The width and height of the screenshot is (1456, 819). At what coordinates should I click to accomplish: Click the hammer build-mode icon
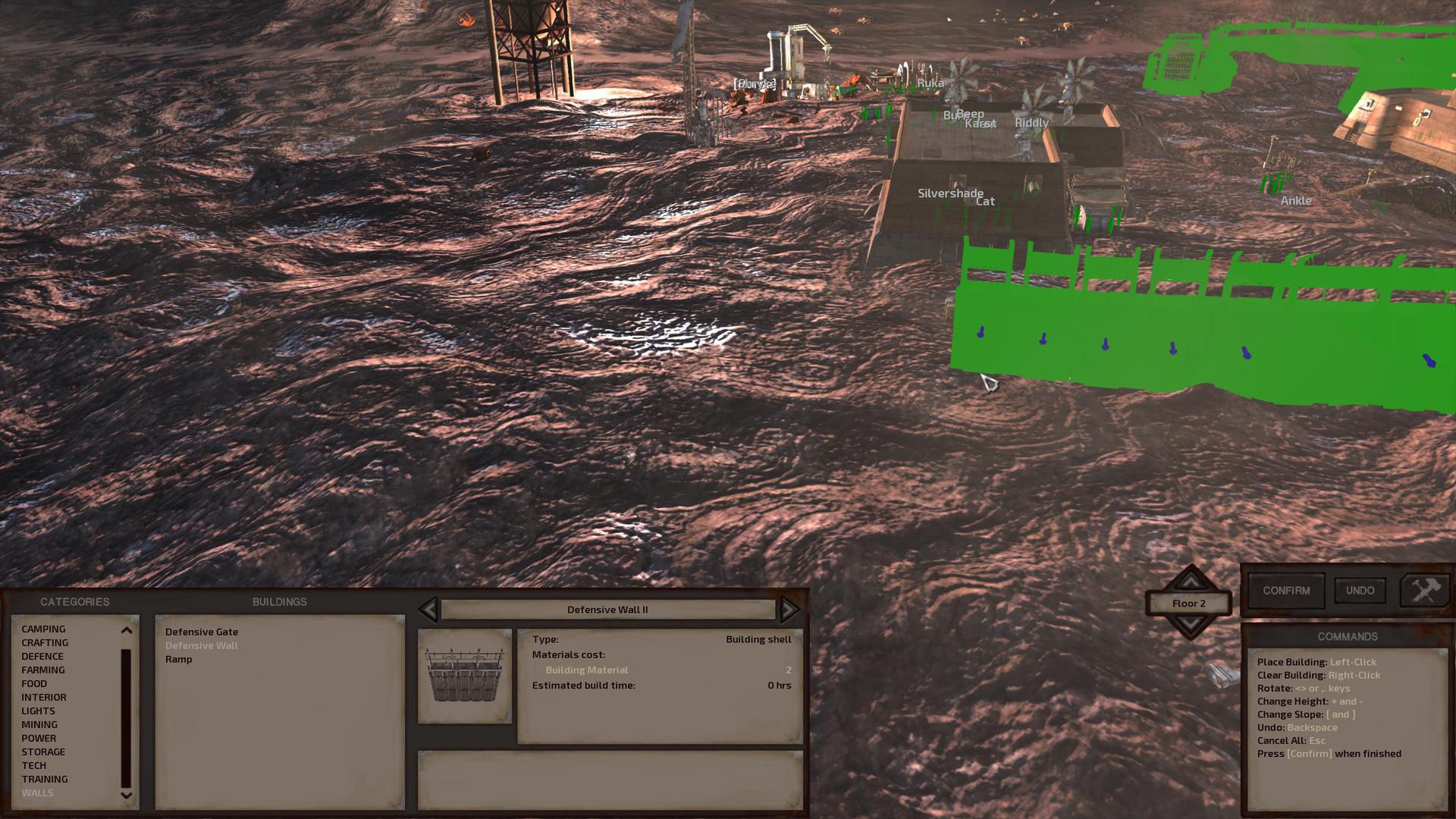(1425, 590)
